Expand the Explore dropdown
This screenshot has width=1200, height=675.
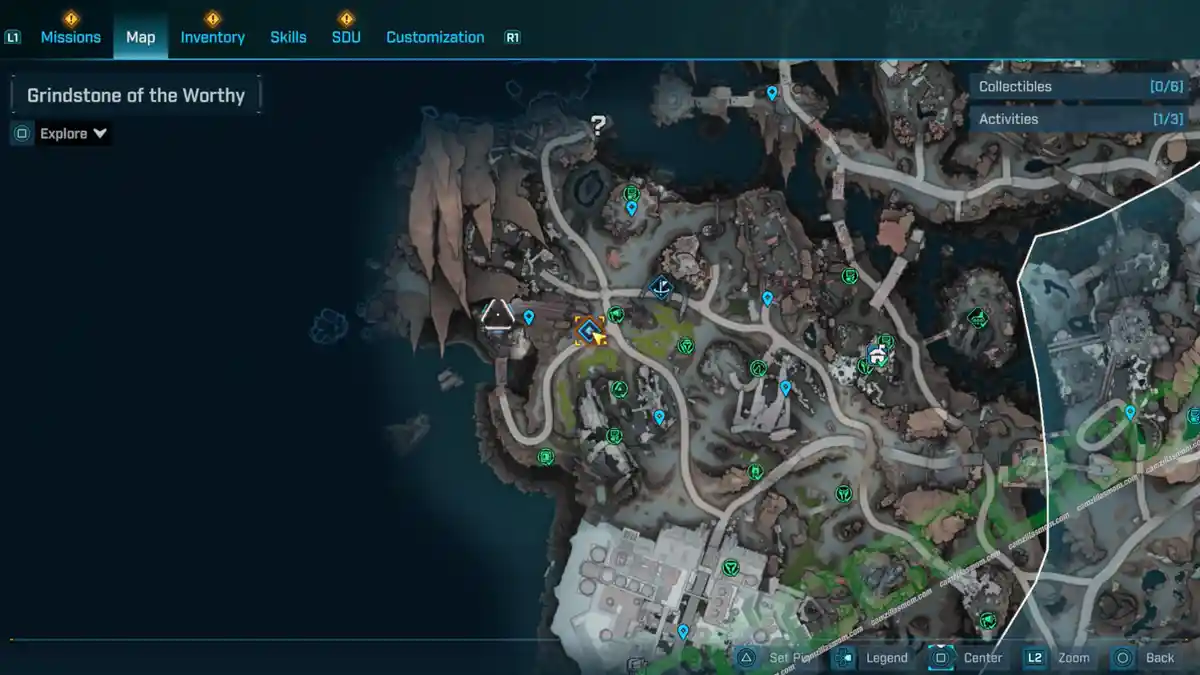(73, 133)
